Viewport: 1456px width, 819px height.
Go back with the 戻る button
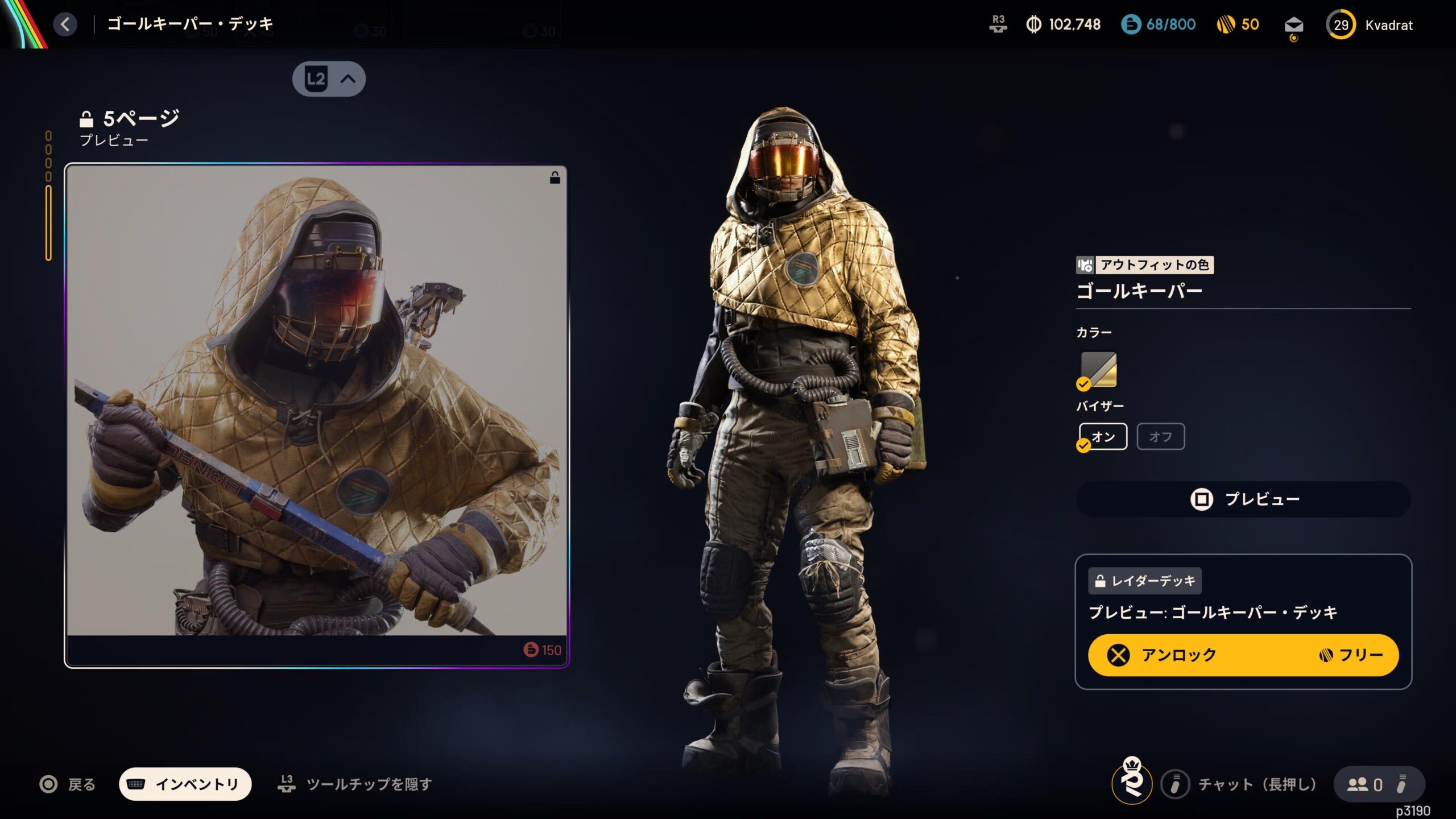click(x=68, y=785)
